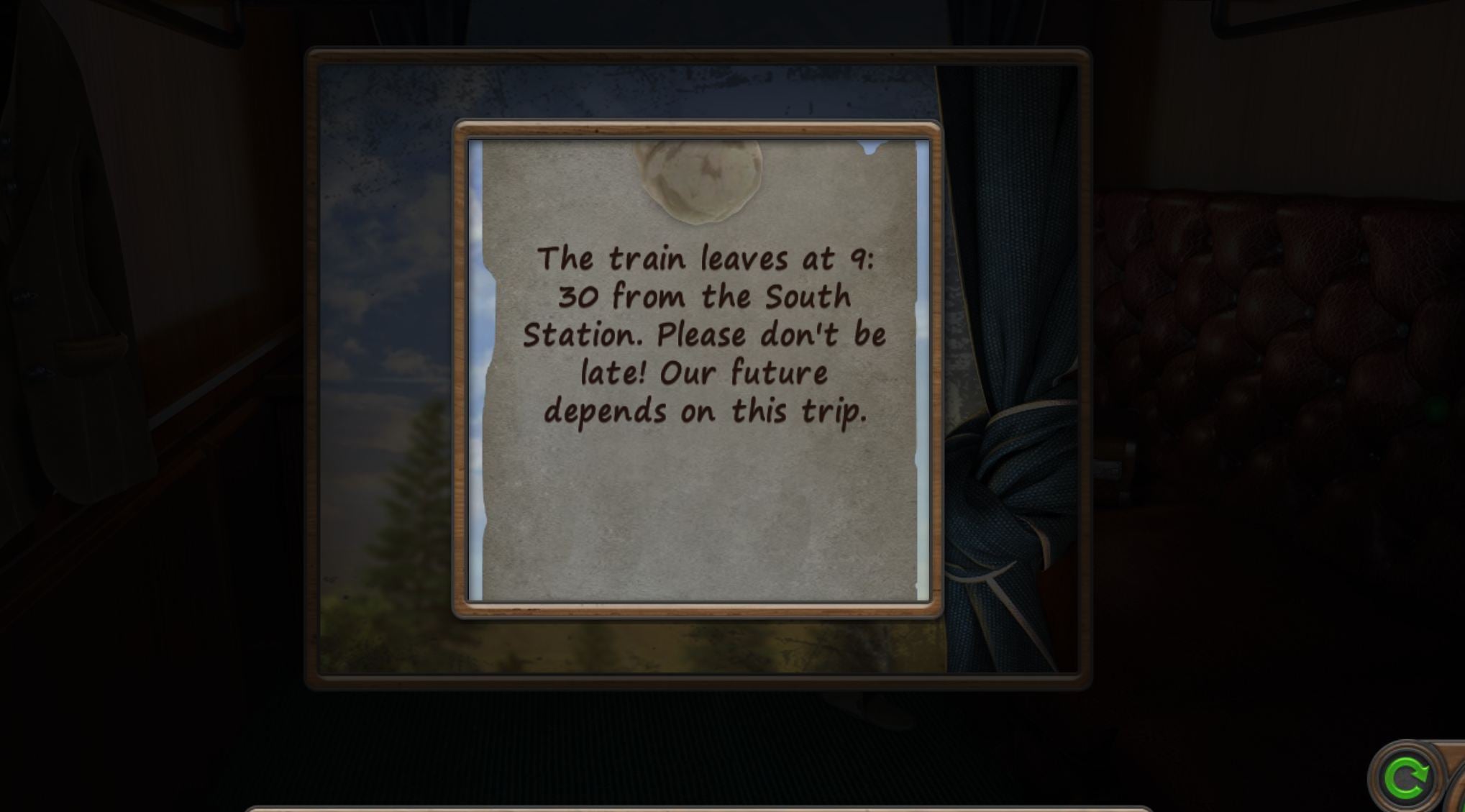Click the green circular arrow button
The height and width of the screenshot is (812, 1465).
[1405, 778]
